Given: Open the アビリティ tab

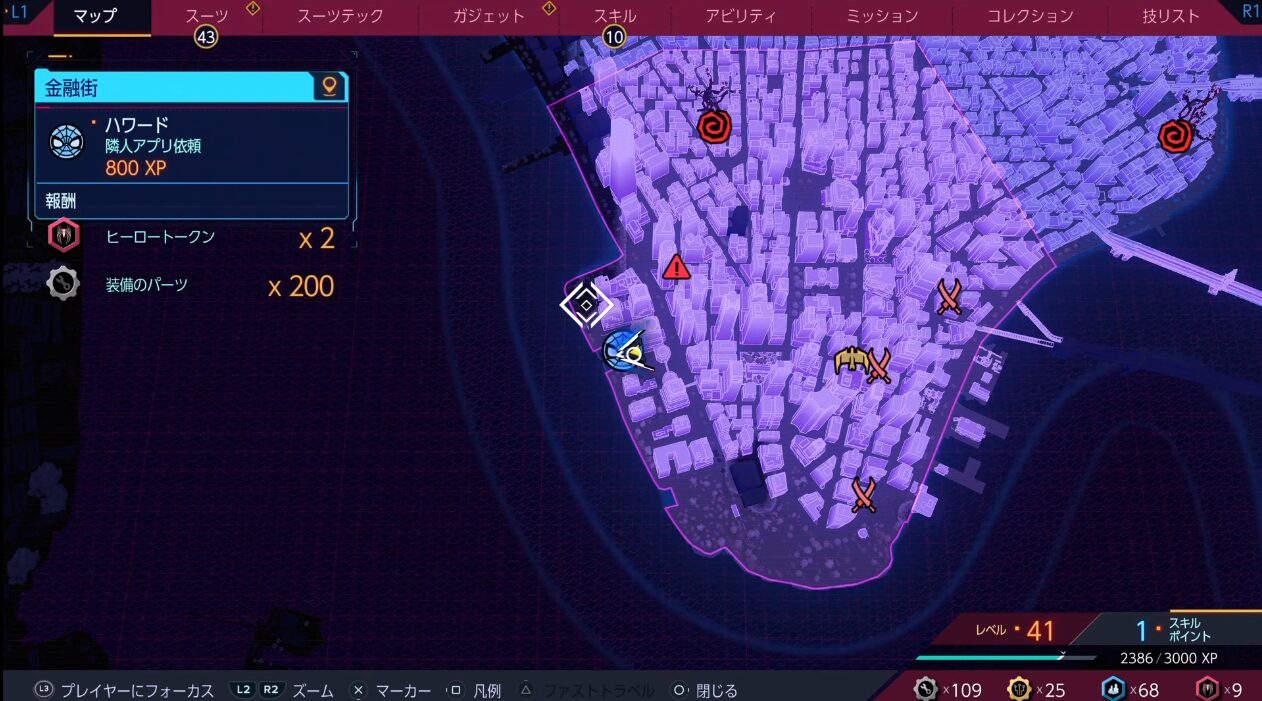Looking at the screenshot, I should point(740,16).
